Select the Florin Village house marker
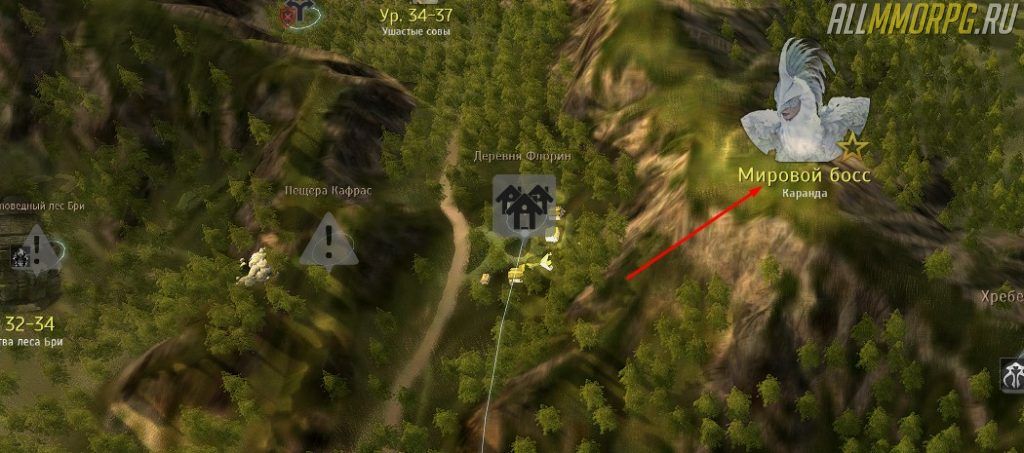Screen dimensions: 1024x453 pos(523,206)
